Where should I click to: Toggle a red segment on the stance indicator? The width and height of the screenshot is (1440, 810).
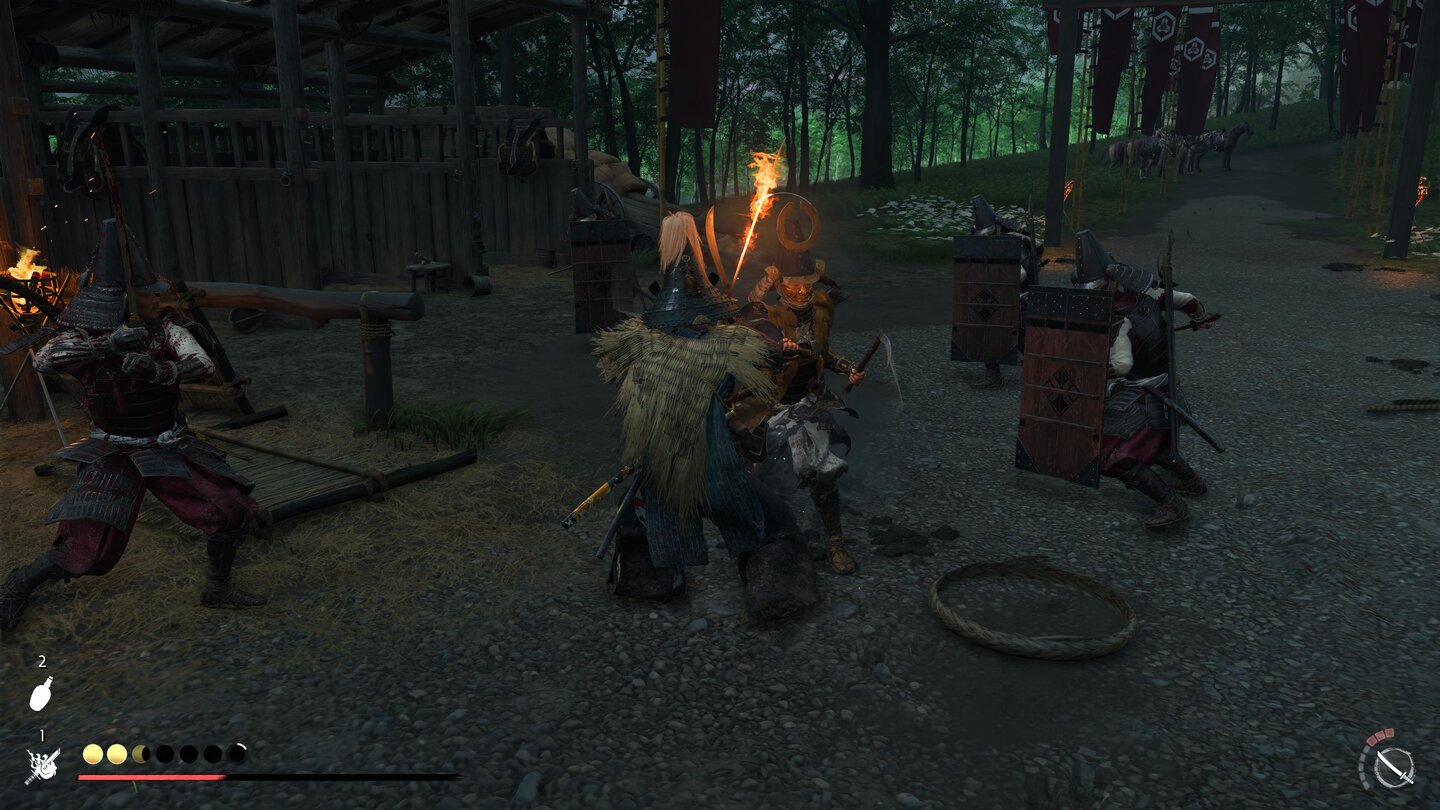(x=1381, y=737)
